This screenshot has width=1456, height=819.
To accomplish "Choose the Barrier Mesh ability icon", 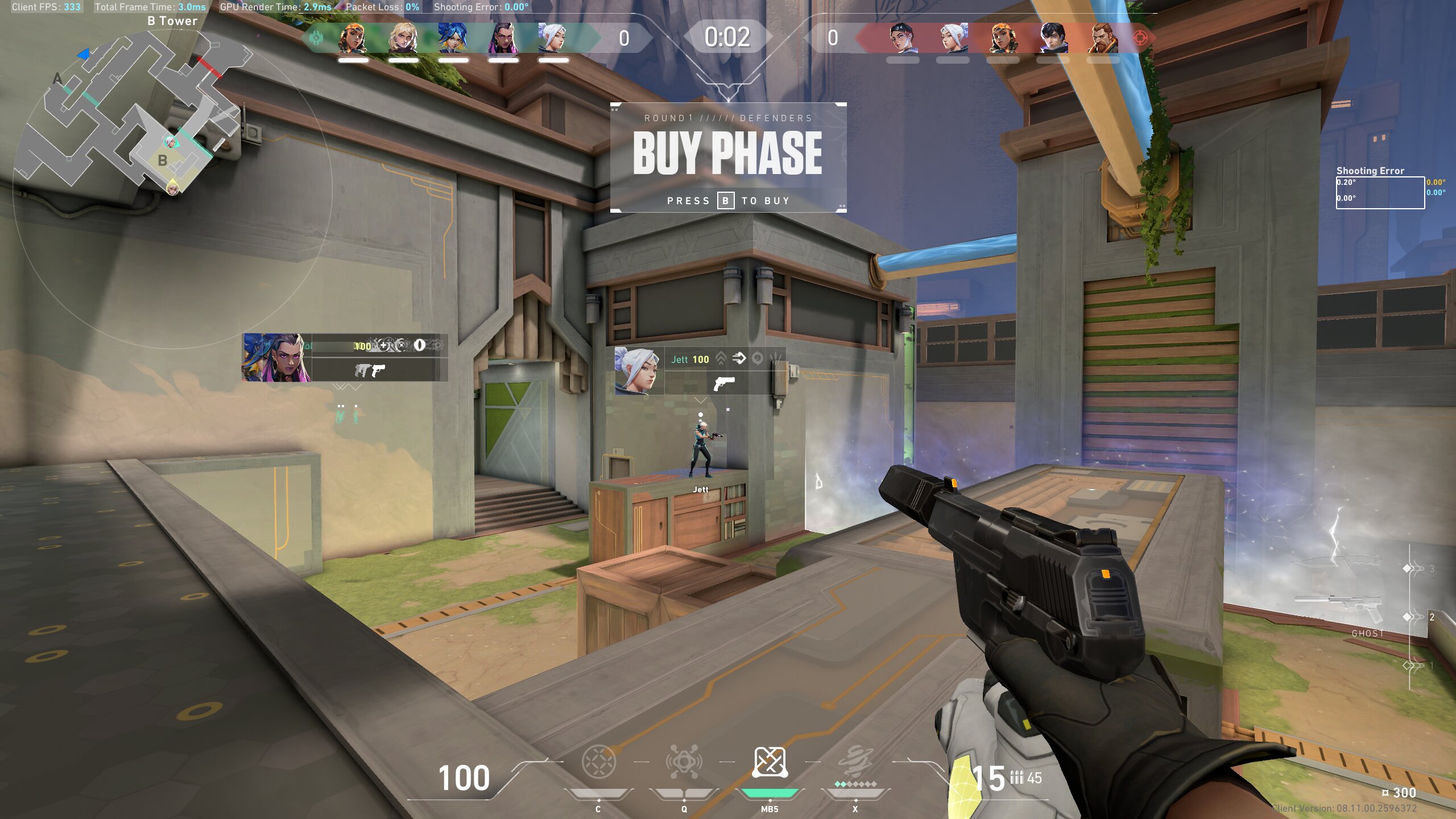I will click(x=770, y=762).
